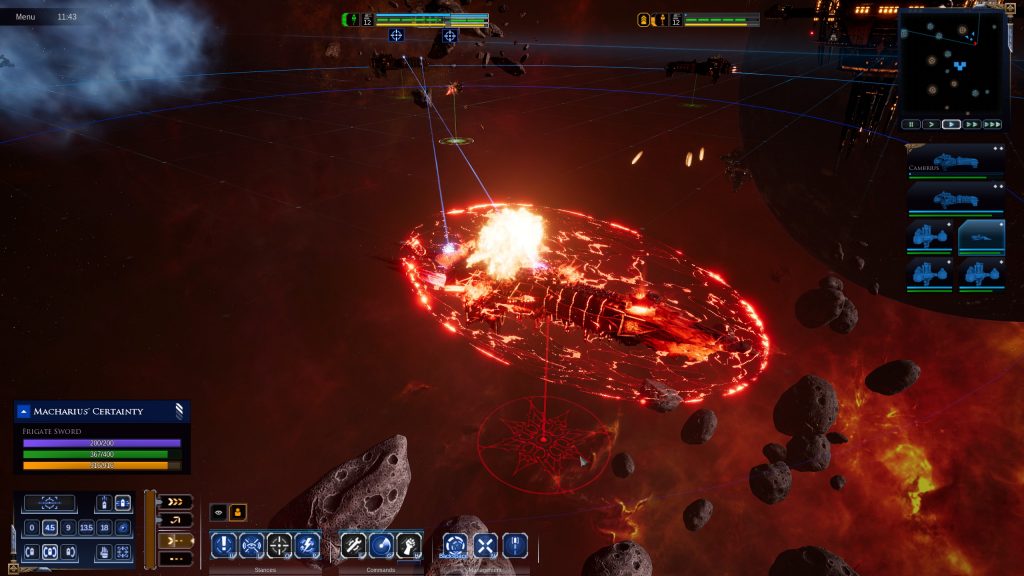Select the Camerius ship card
The height and width of the screenshot is (576, 1024).
tap(955, 162)
